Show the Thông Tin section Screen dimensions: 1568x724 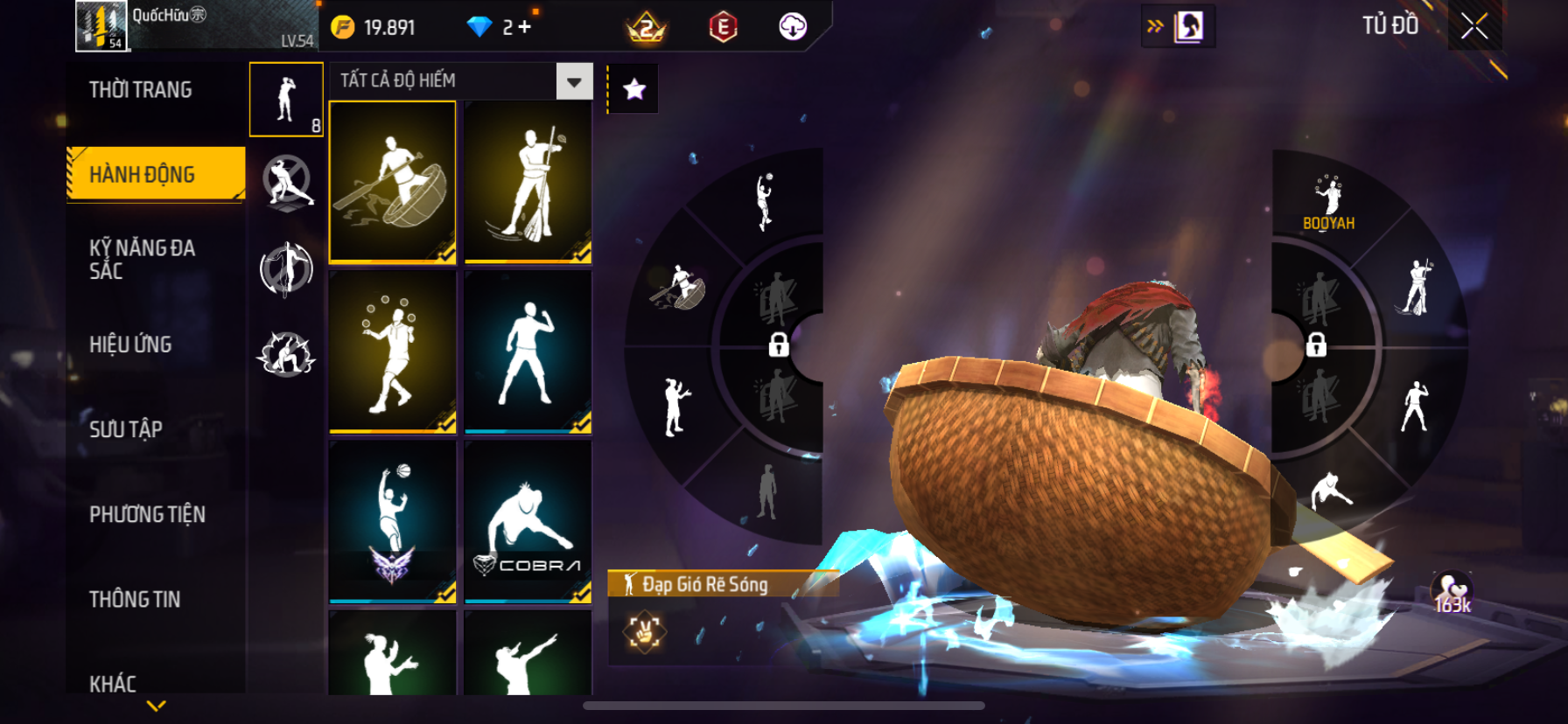tap(135, 599)
